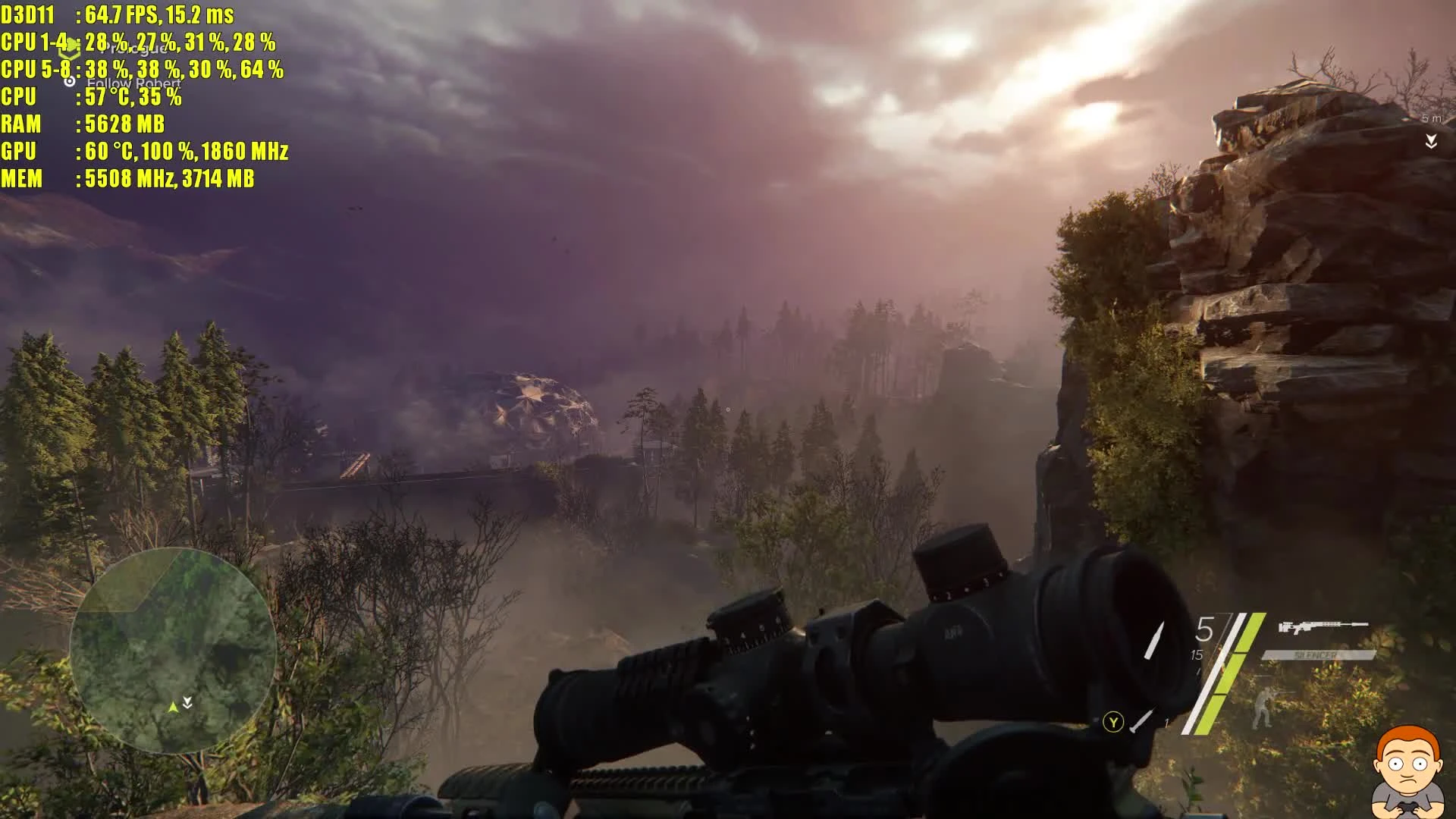Select the sniper rifle weapon icon
The width and height of the screenshot is (1456, 819).
[1323, 626]
